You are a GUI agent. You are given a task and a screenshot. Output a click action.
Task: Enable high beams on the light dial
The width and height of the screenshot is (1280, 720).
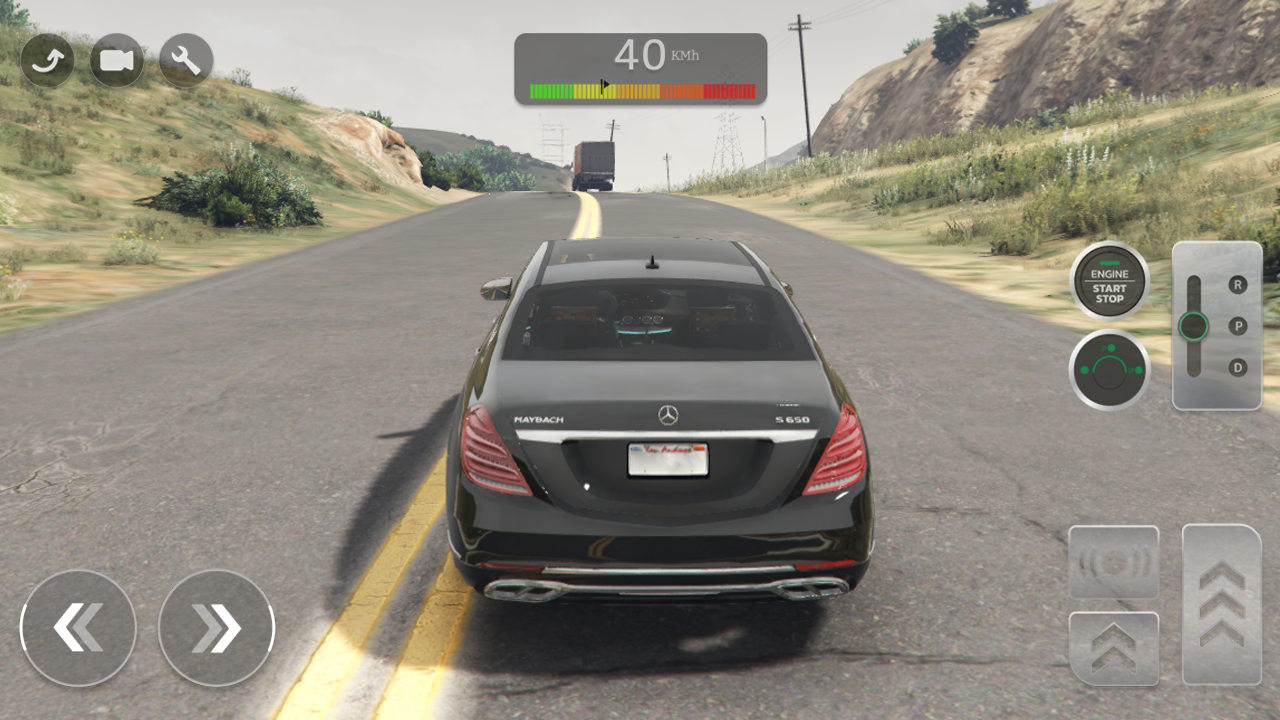click(x=1138, y=370)
